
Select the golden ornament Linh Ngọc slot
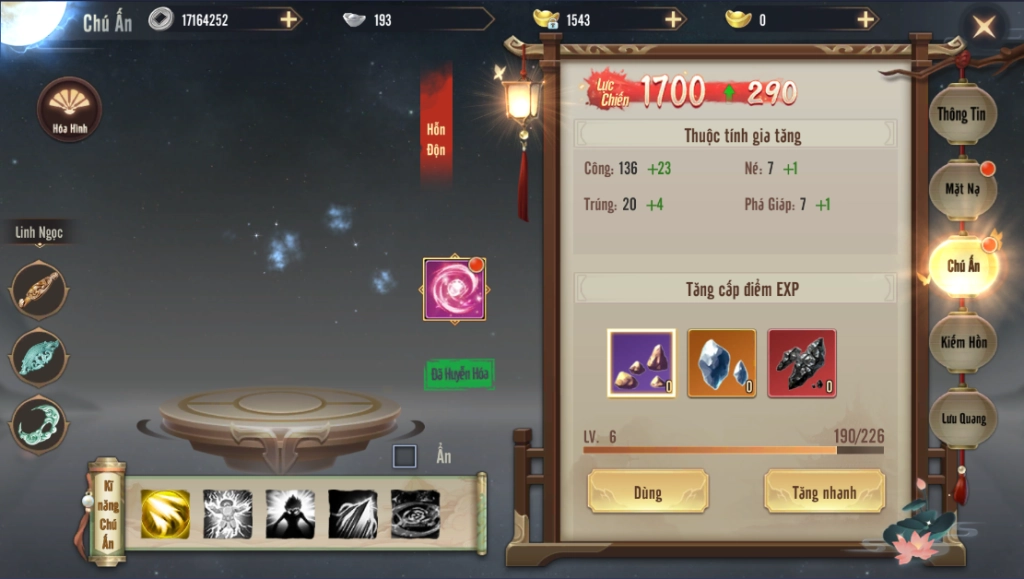pos(40,289)
